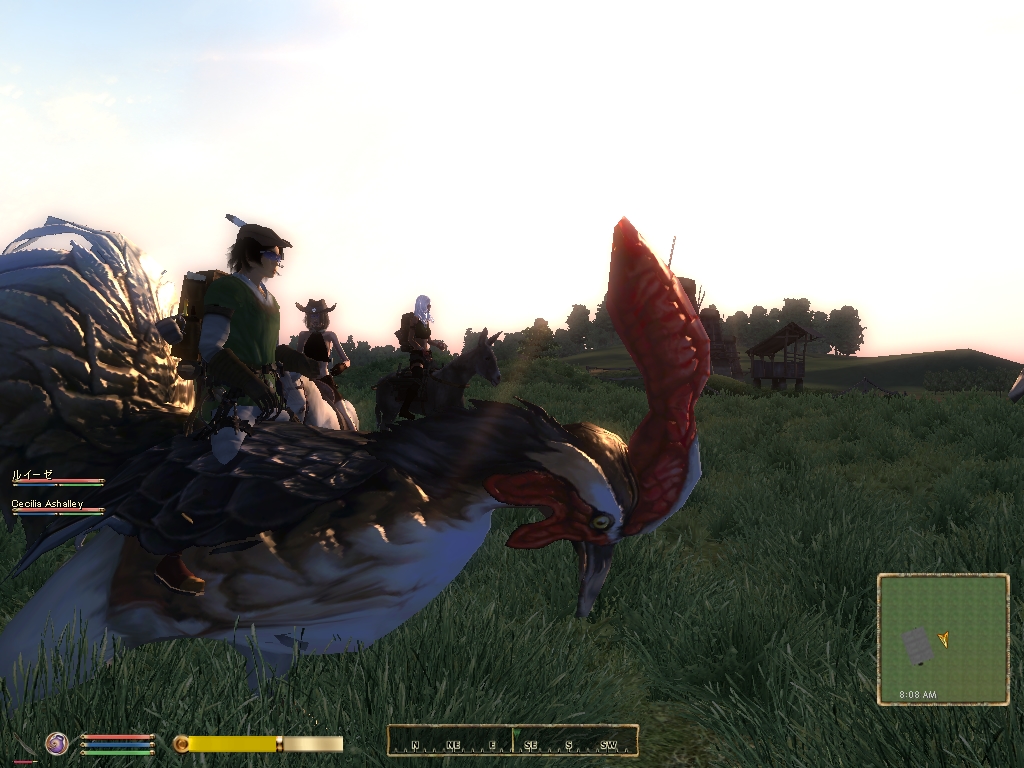The height and width of the screenshot is (768, 1024).
Task: Click the compass direction strip
Action: point(512,741)
